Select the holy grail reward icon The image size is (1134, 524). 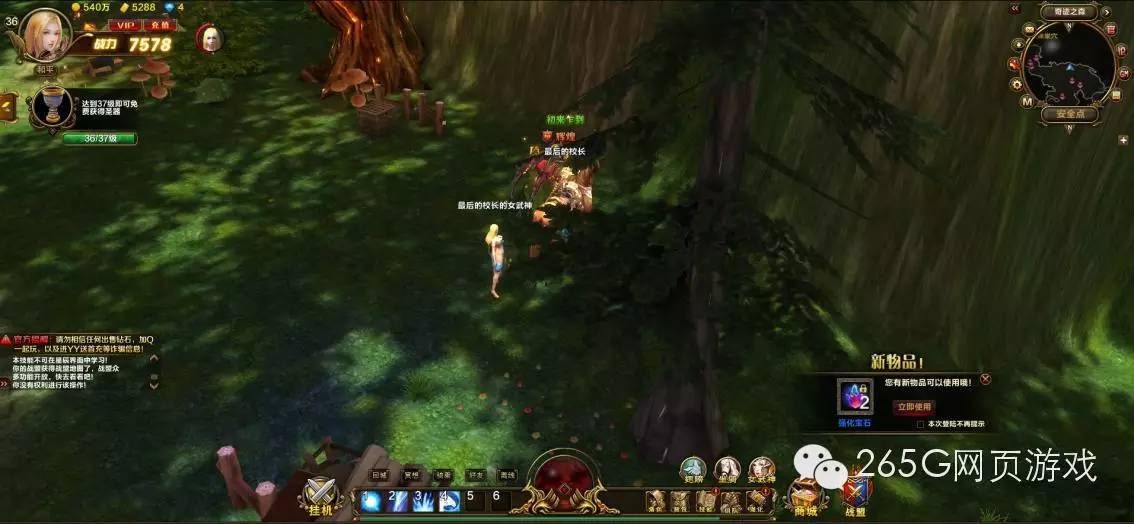[50, 107]
